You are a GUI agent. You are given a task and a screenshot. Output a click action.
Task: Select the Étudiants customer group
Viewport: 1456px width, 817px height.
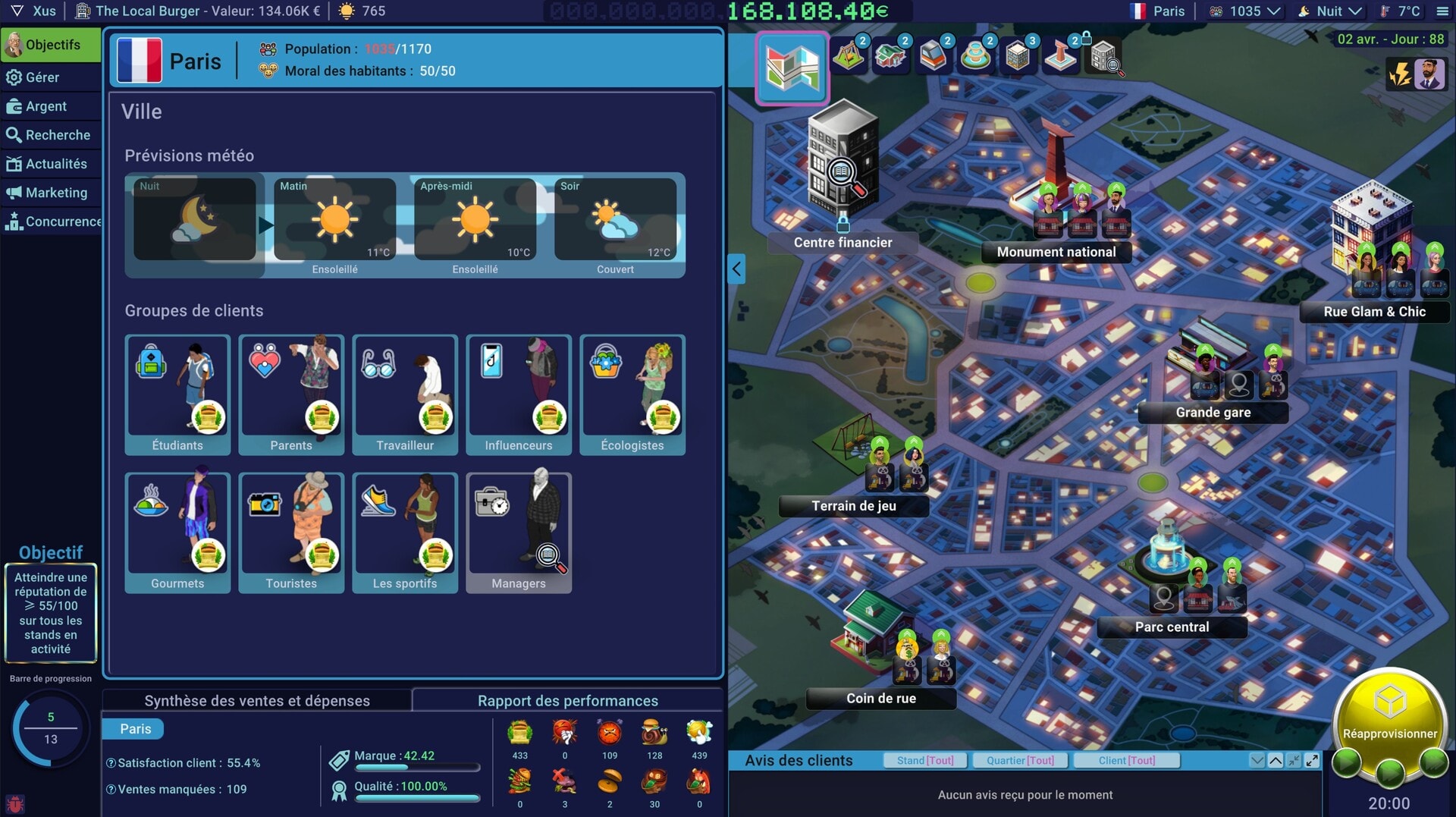tap(177, 394)
